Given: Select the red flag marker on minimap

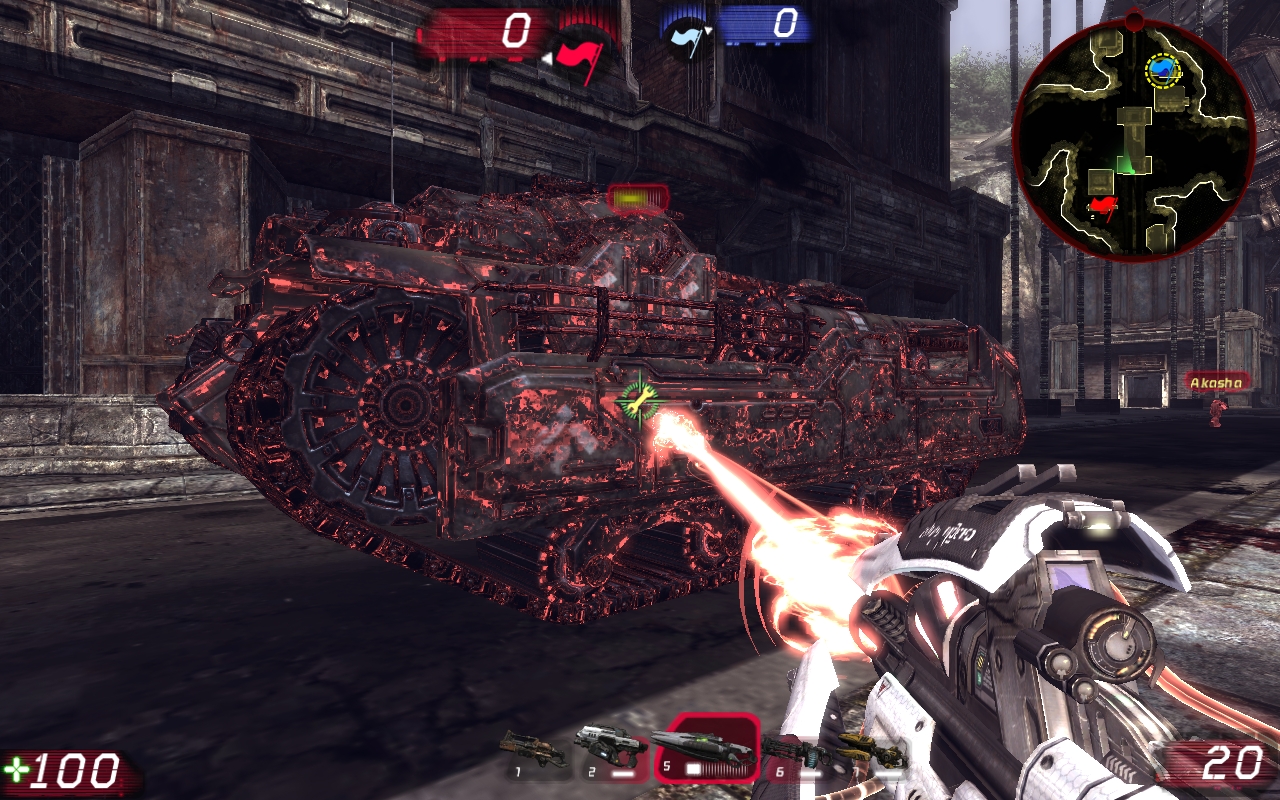Looking at the screenshot, I should pyautogui.click(x=1102, y=207).
